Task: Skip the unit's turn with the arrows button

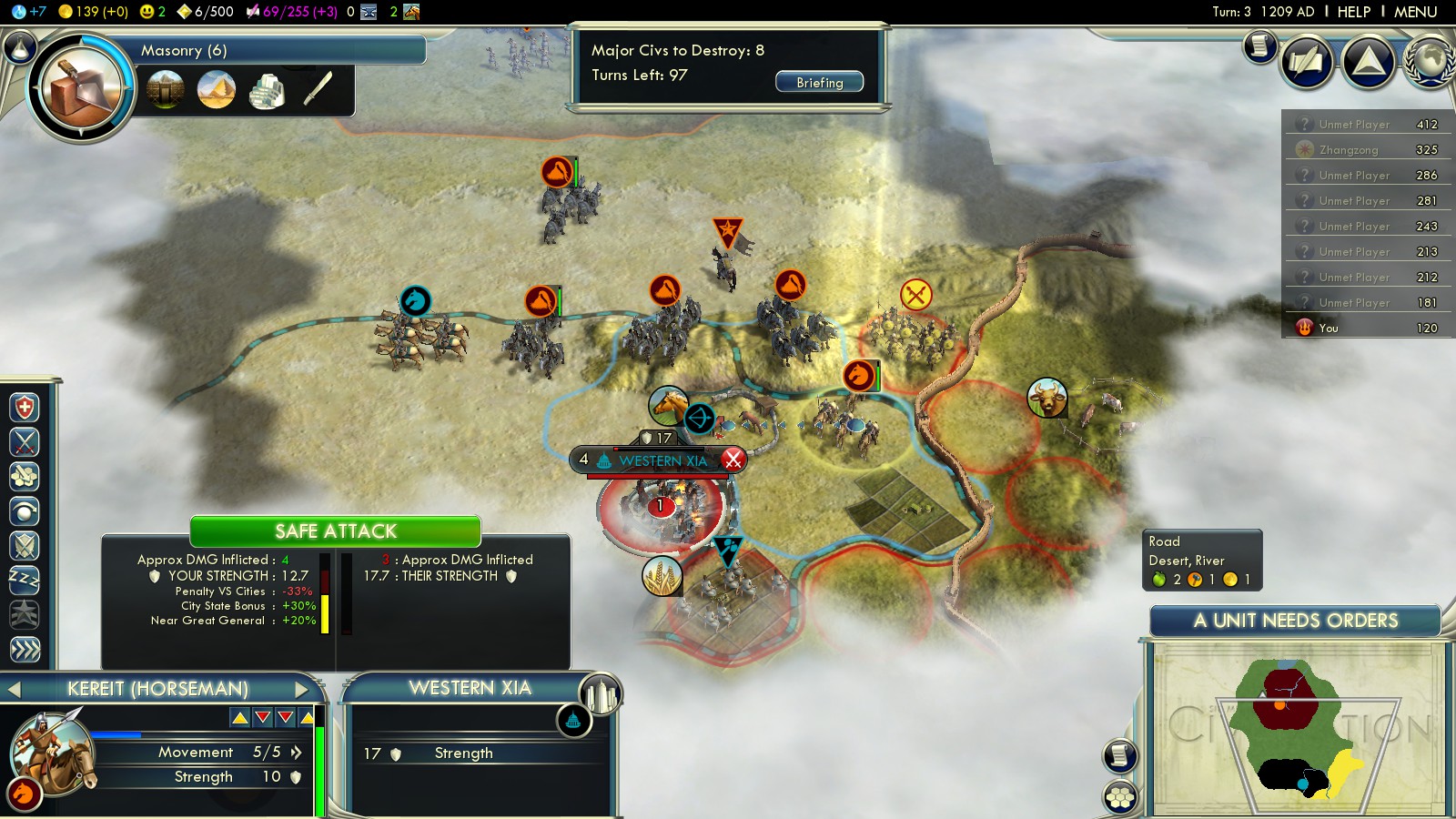Action: pos(25,649)
